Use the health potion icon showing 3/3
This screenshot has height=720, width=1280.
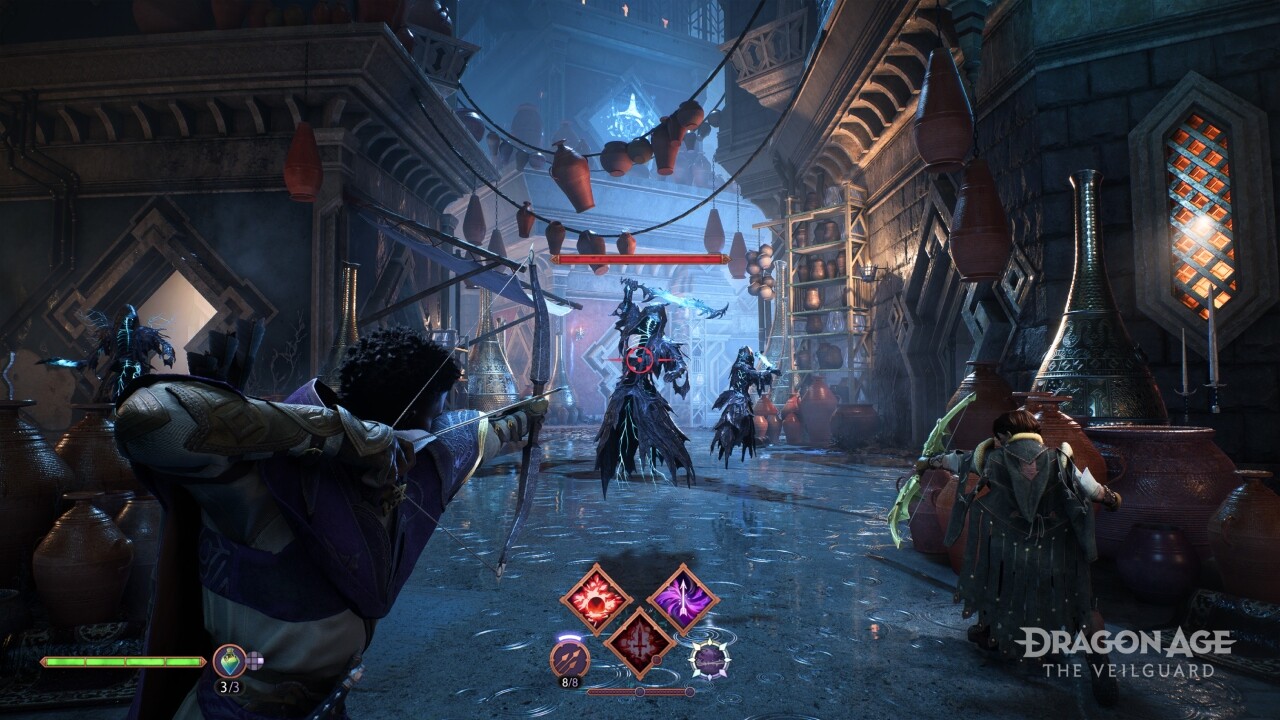click(231, 661)
